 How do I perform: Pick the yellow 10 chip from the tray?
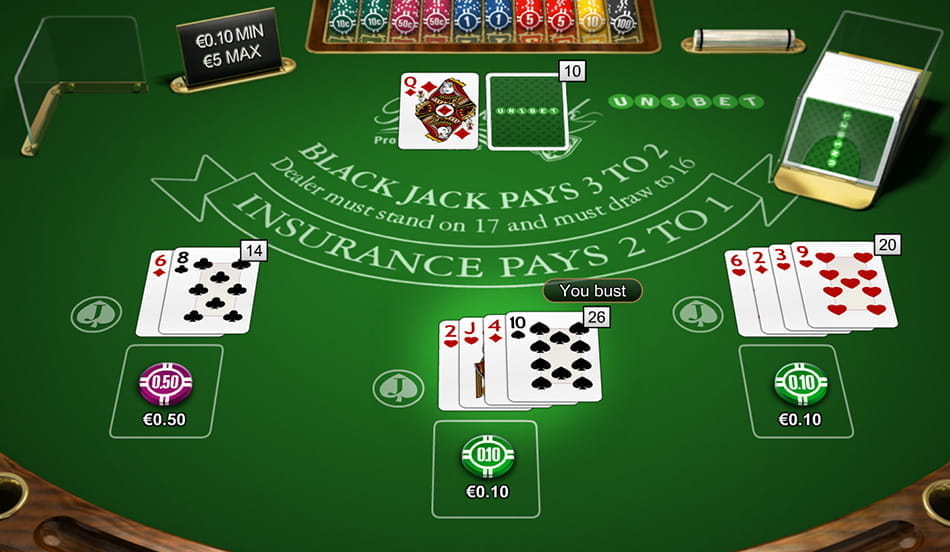tap(592, 22)
